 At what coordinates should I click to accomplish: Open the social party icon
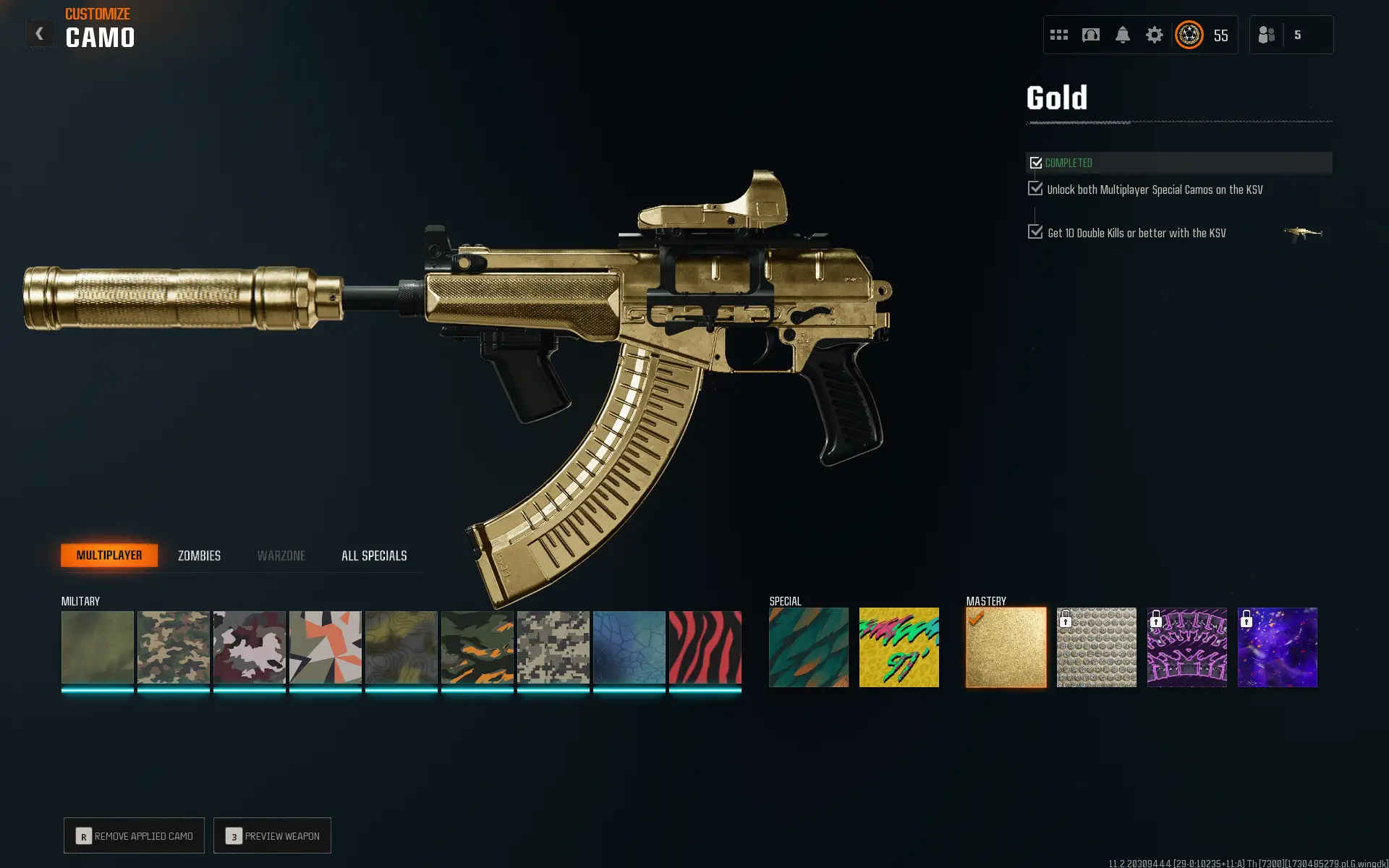[x=1267, y=35]
